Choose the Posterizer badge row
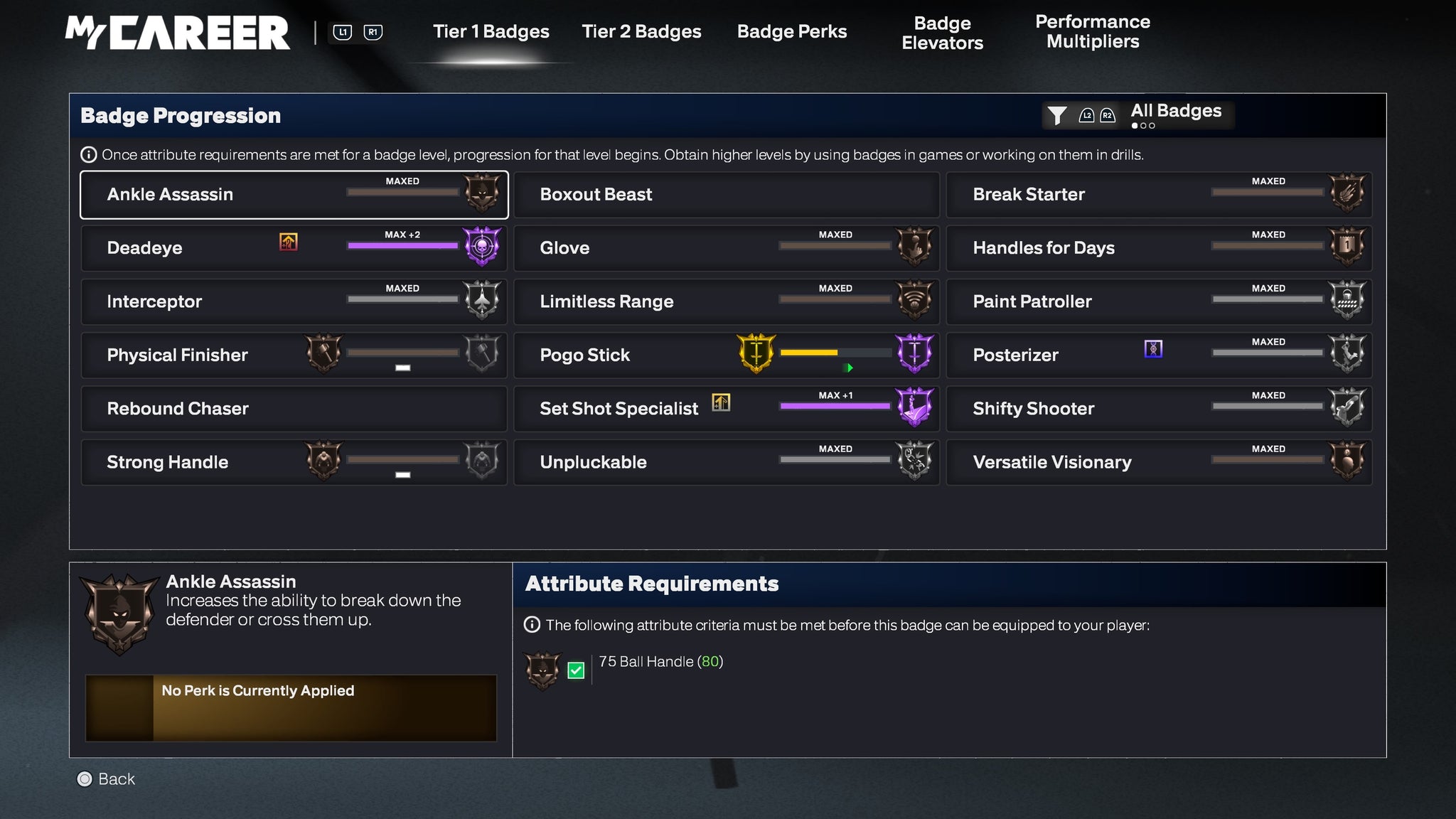This screenshot has height=819, width=1456. pyautogui.click(x=1158, y=355)
